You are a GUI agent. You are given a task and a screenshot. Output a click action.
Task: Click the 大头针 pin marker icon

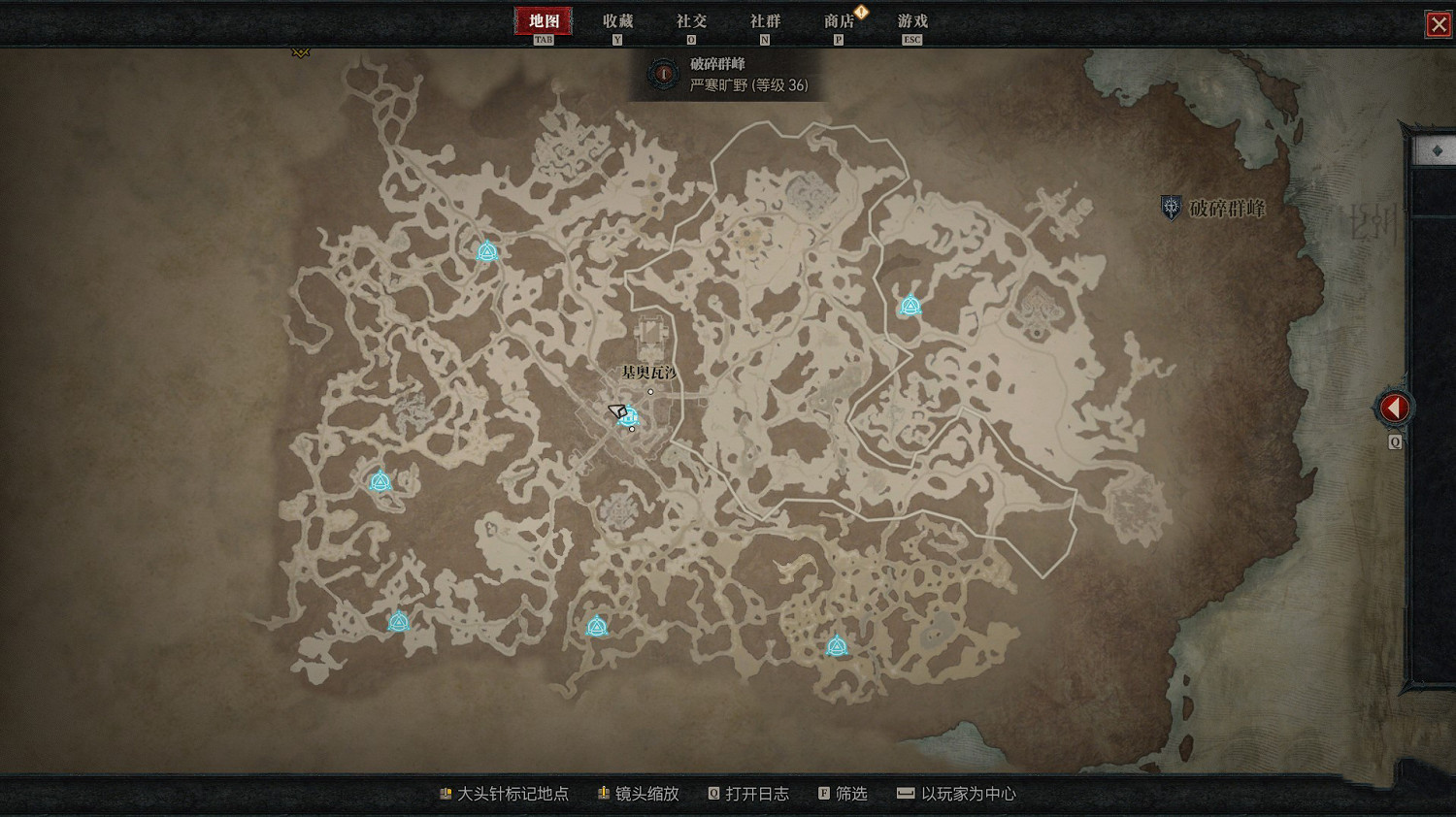447,793
